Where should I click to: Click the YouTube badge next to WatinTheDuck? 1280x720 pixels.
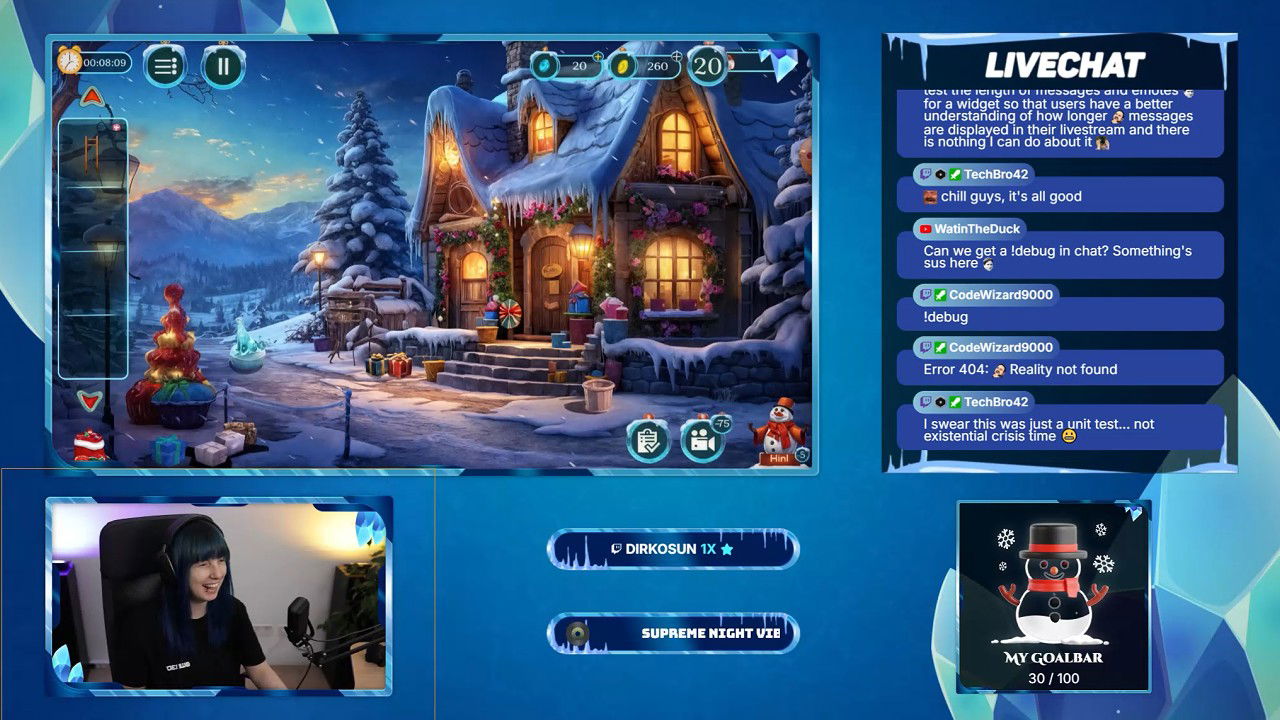925,228
